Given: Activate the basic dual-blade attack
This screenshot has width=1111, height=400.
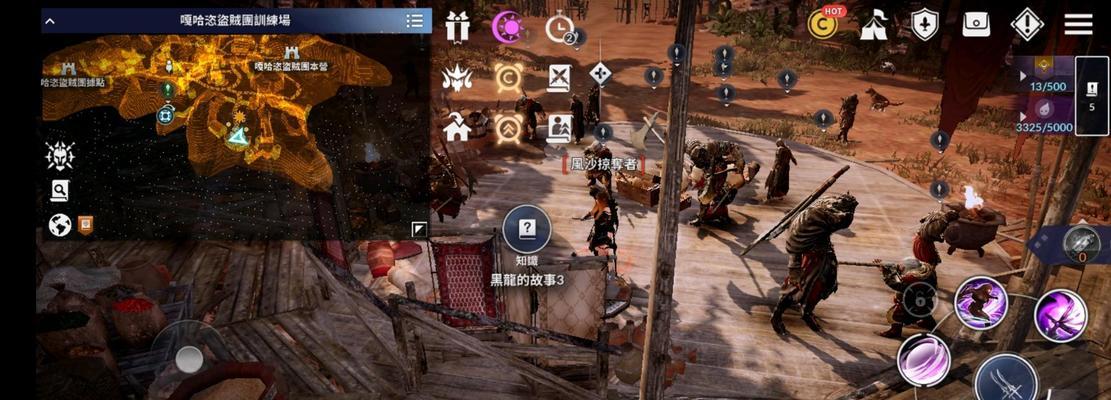Looking at the screenshot, I should (x=1005, y=381).
